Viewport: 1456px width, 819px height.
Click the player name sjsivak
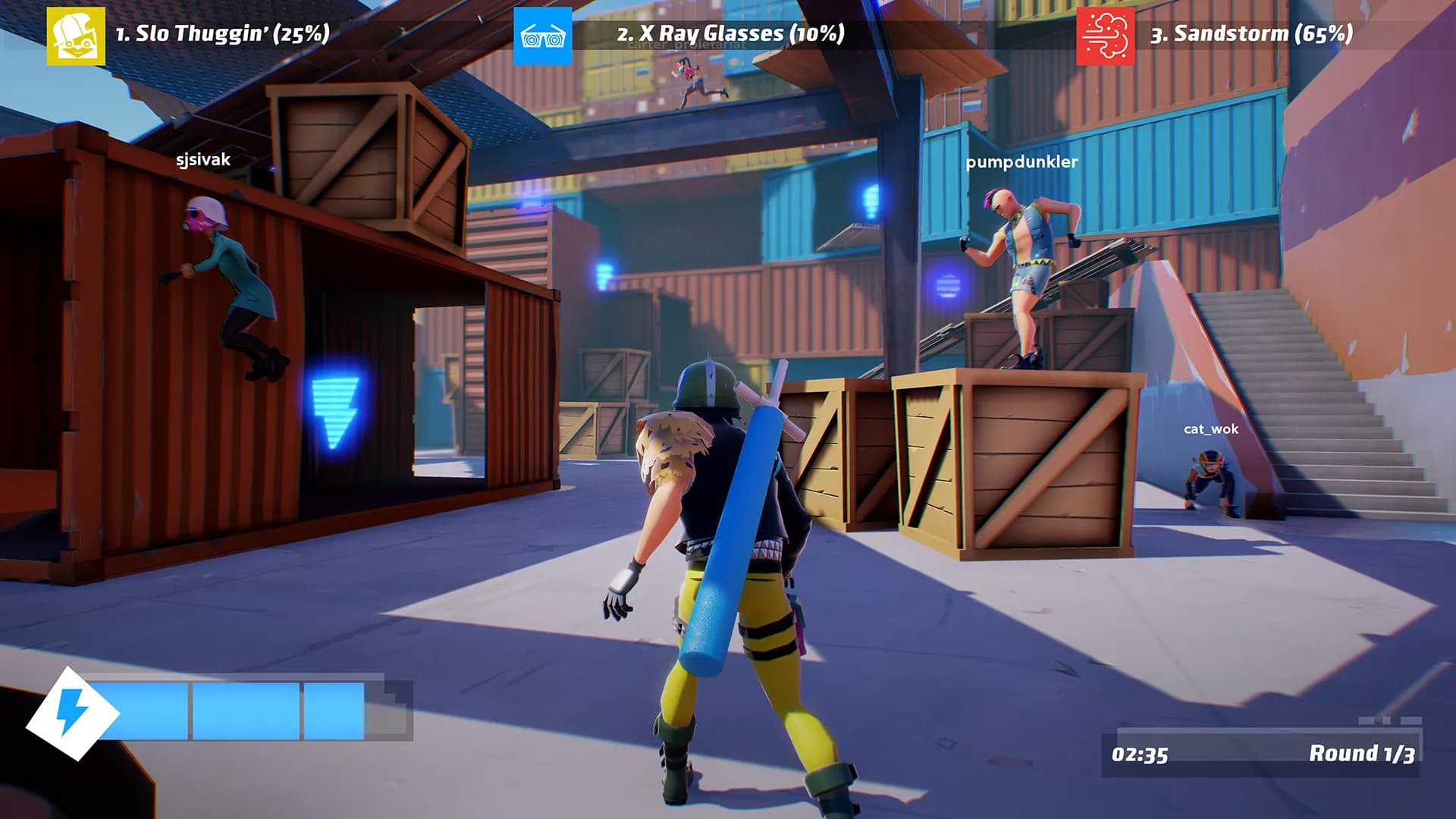click(205, 161)
